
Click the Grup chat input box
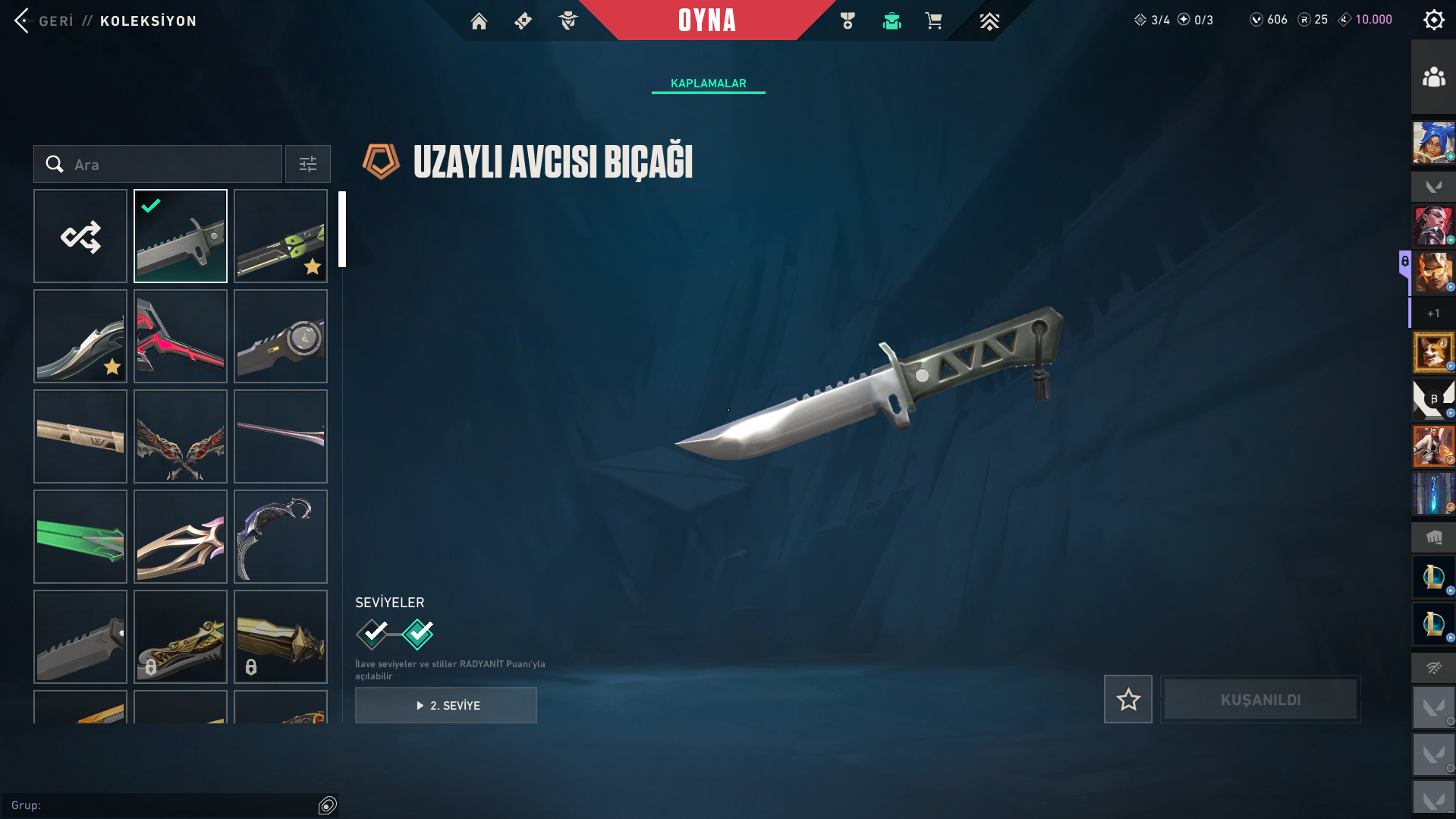click(159, 805)
